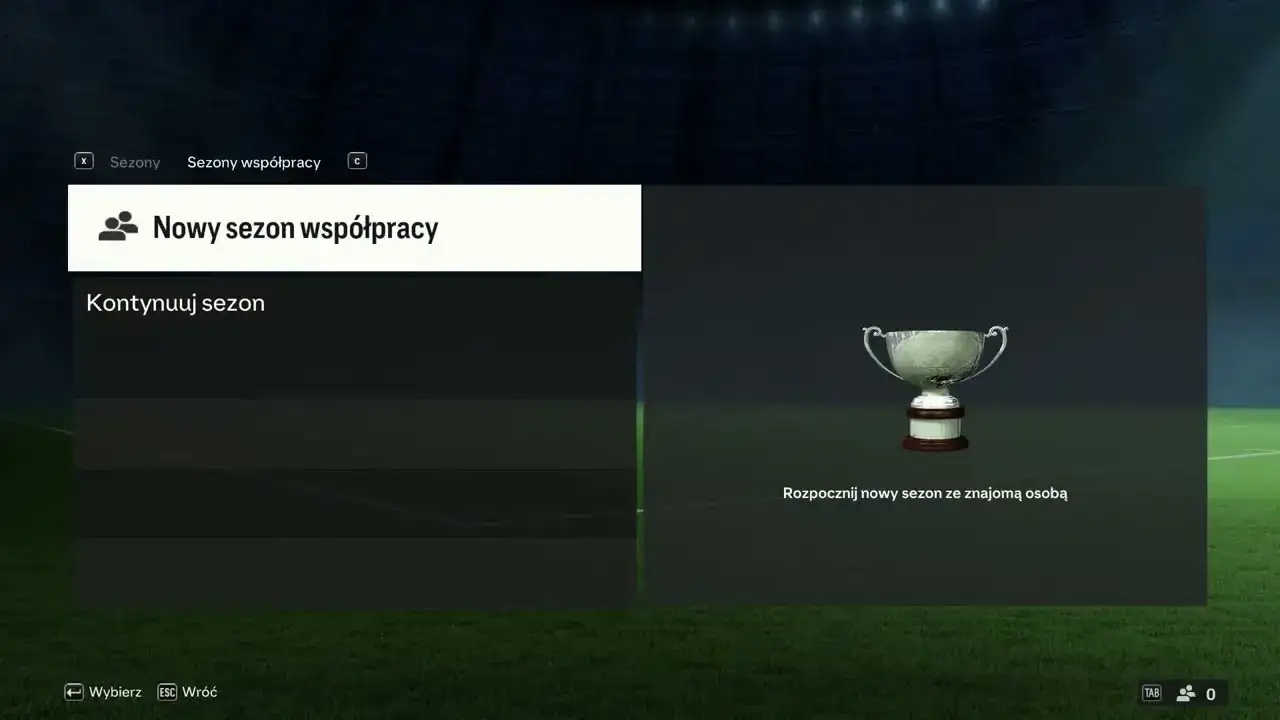This screenshot has width=1280, height=720.
Task: Switch to the Sezony współpracy tab
Action: [x=253, y=161]
